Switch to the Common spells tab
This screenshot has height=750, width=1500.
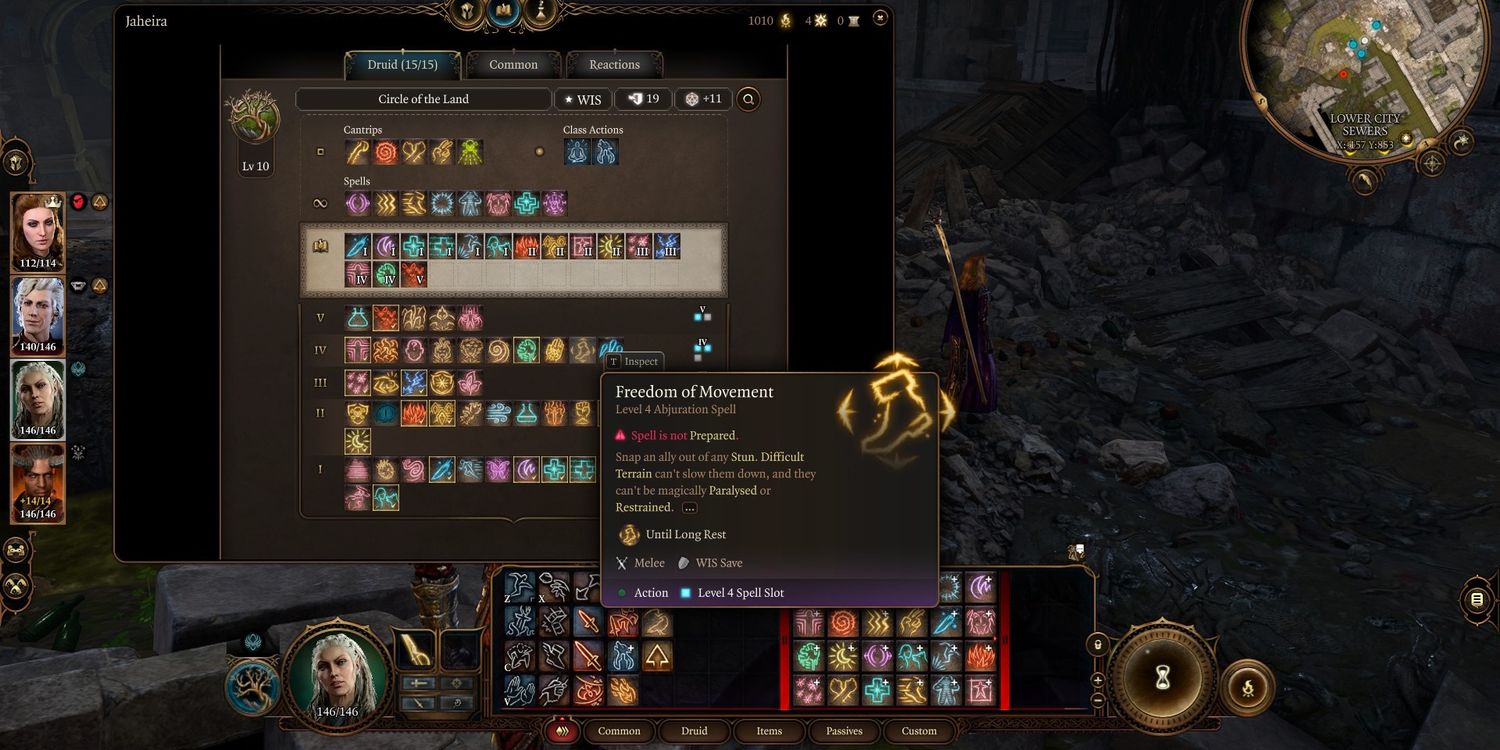(x=513, y=65)
